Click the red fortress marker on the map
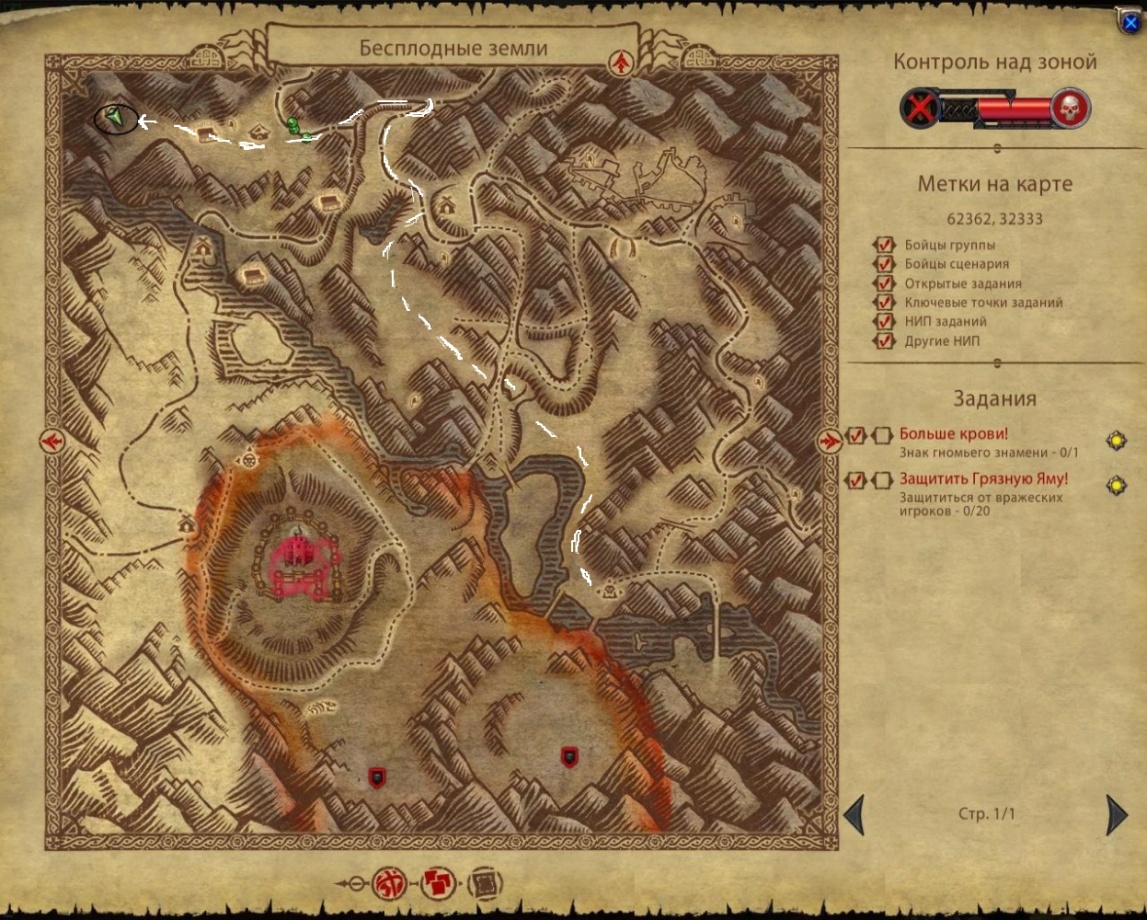 [x=300, y=552]
